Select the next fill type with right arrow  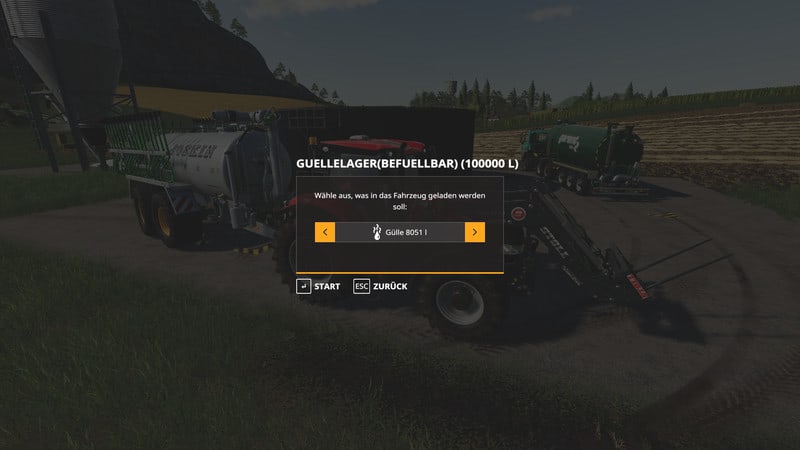(x=475, y=232)
